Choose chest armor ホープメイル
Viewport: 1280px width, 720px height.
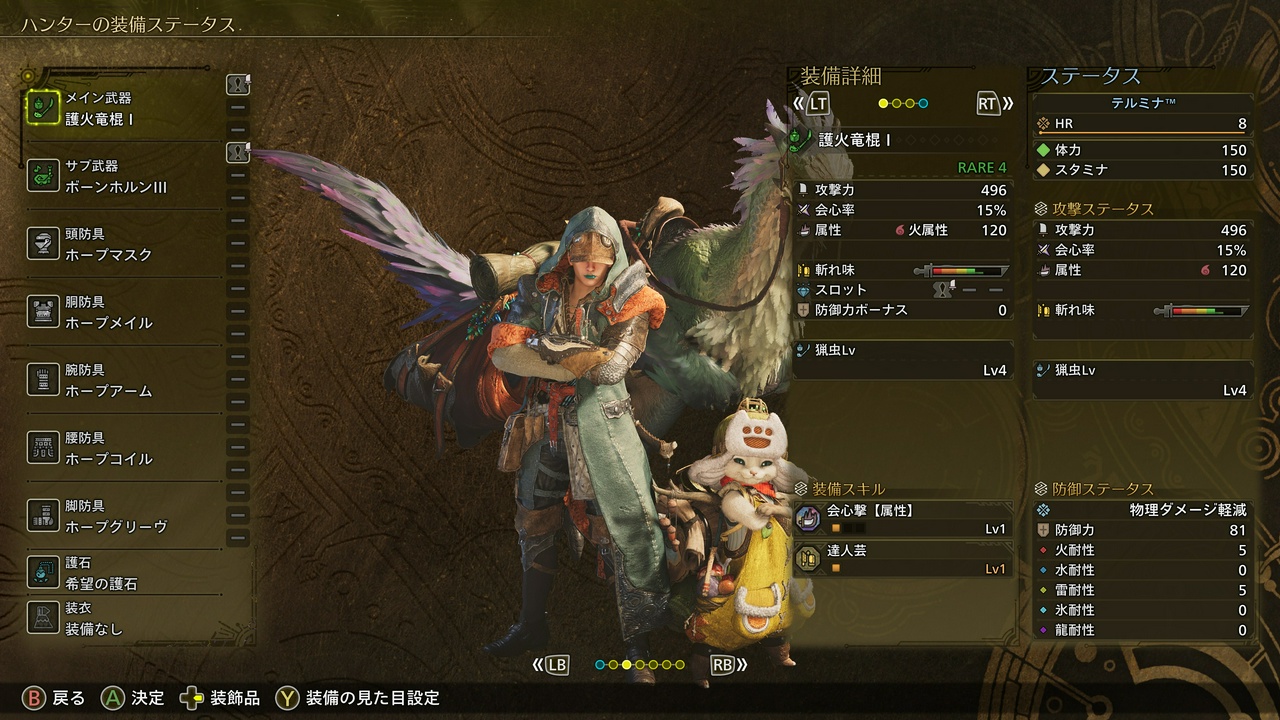coord(122,312)
